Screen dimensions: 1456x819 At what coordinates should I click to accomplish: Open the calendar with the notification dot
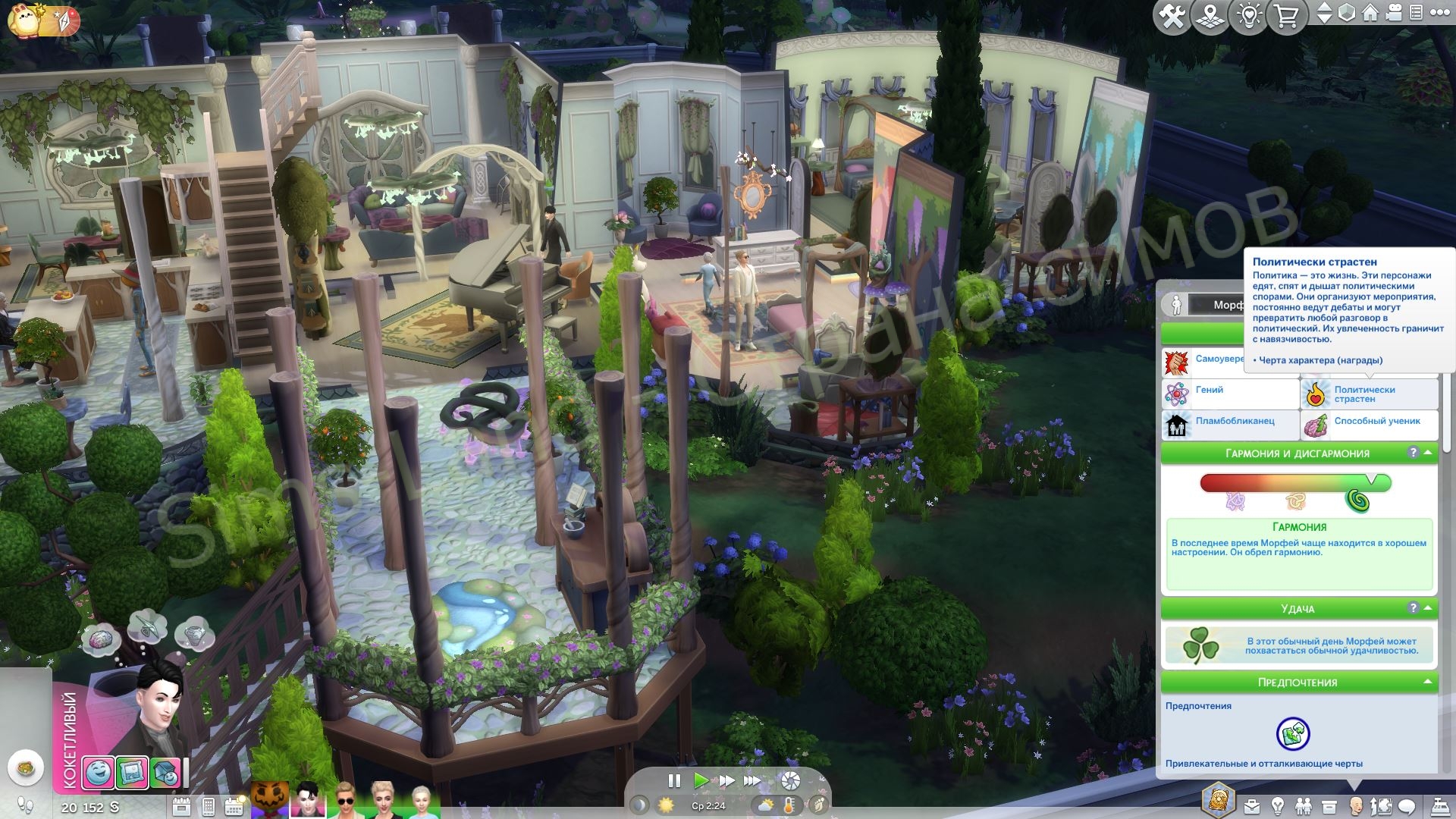click(234, 806)
